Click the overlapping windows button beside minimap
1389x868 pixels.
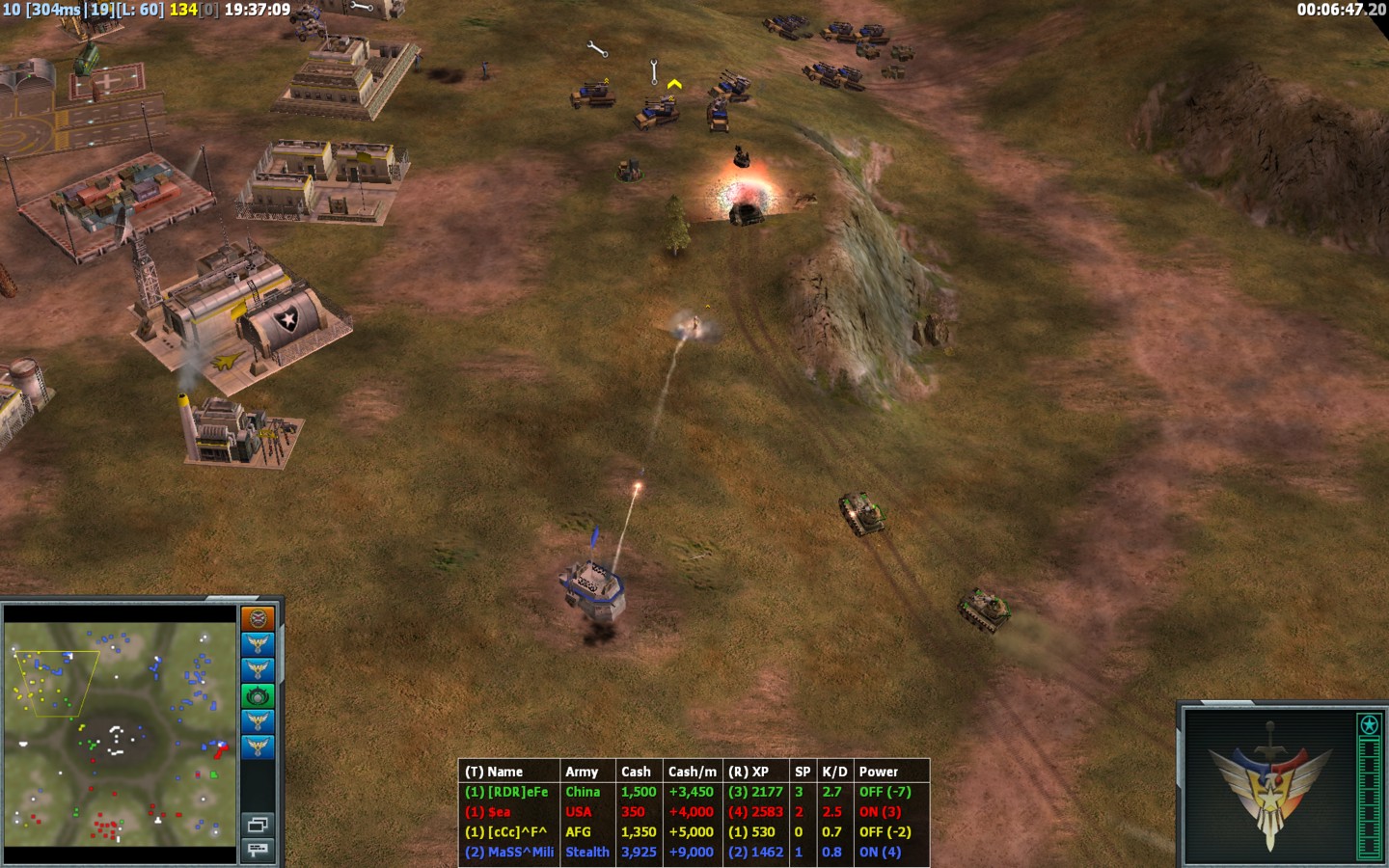[258, 825]
